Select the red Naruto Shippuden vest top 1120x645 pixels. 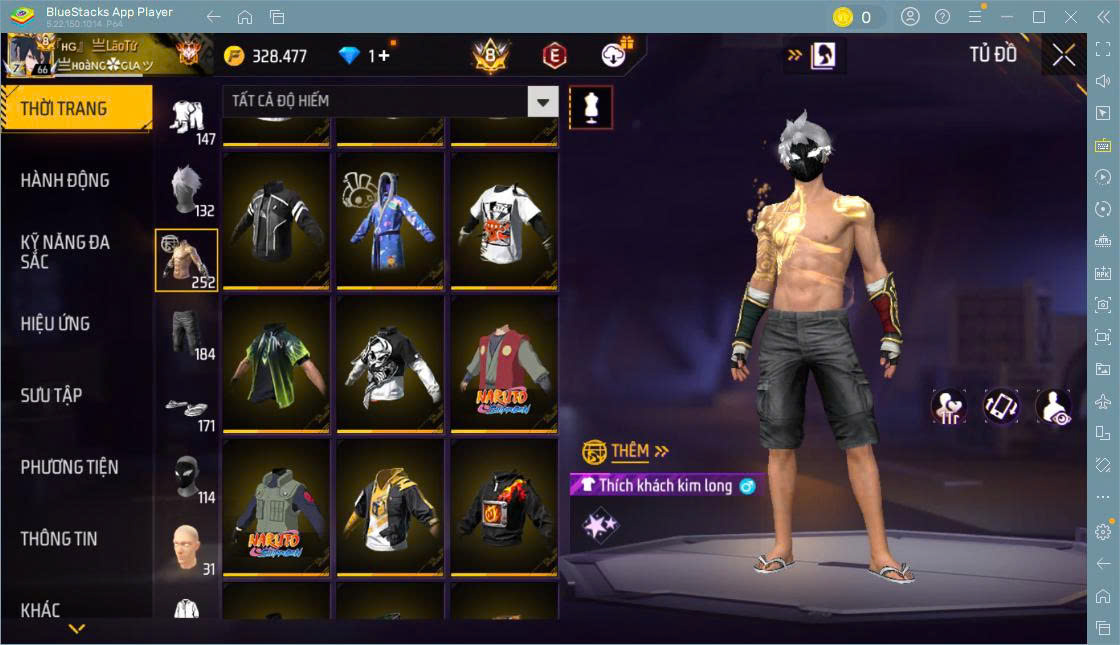click(x=504, y=364)
